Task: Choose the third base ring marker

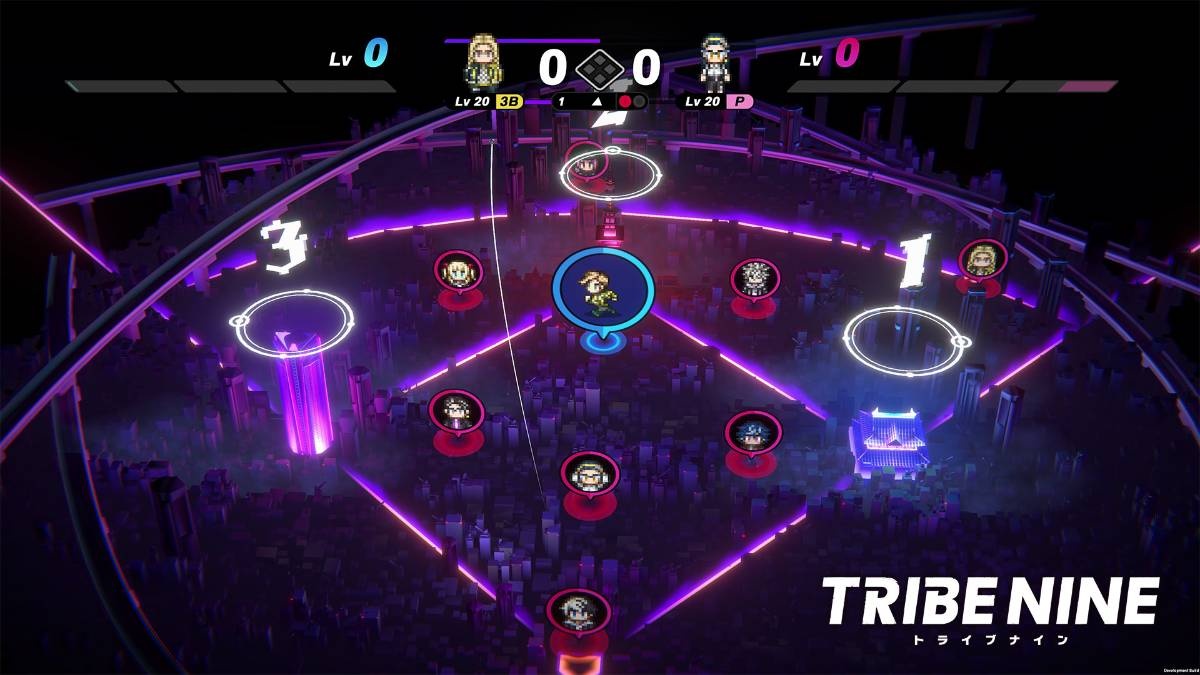Action: [295, 322]
